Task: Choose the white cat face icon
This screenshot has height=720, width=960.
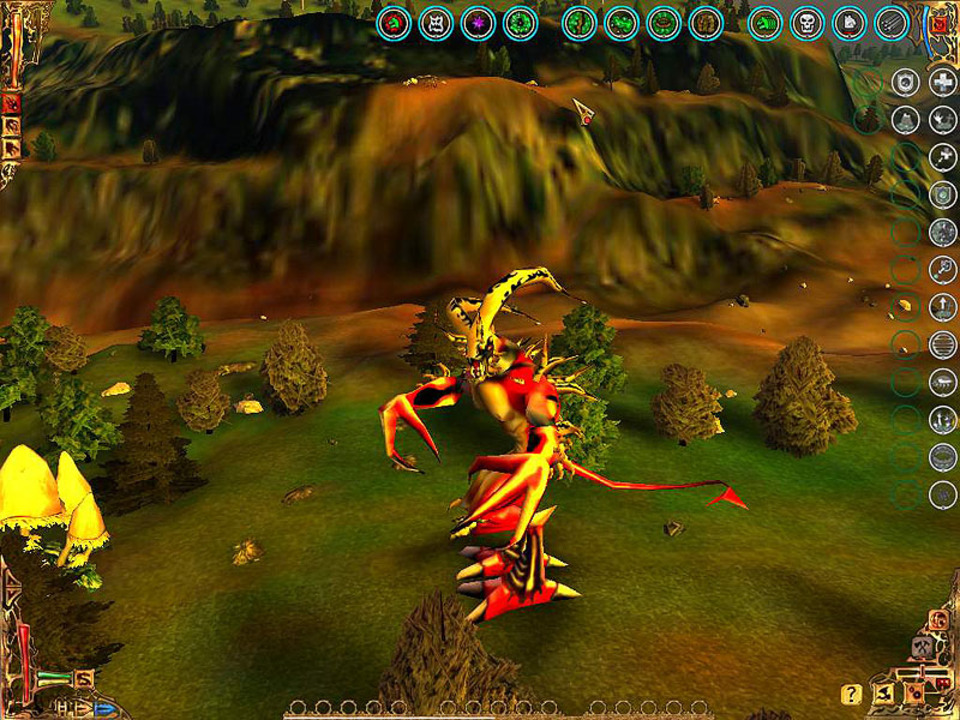Action: point(436,23)
